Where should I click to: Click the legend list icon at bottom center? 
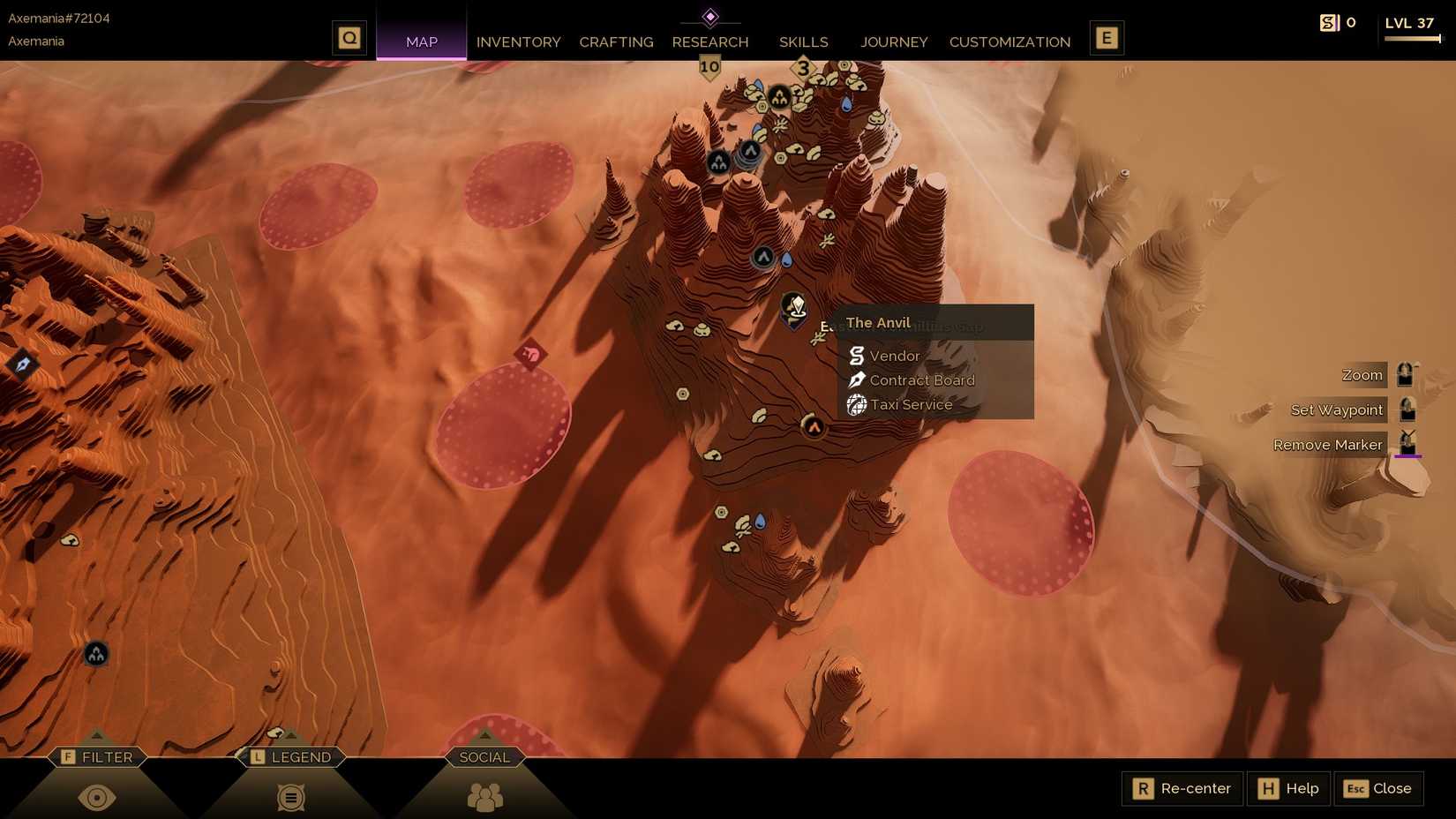point(290,797)
